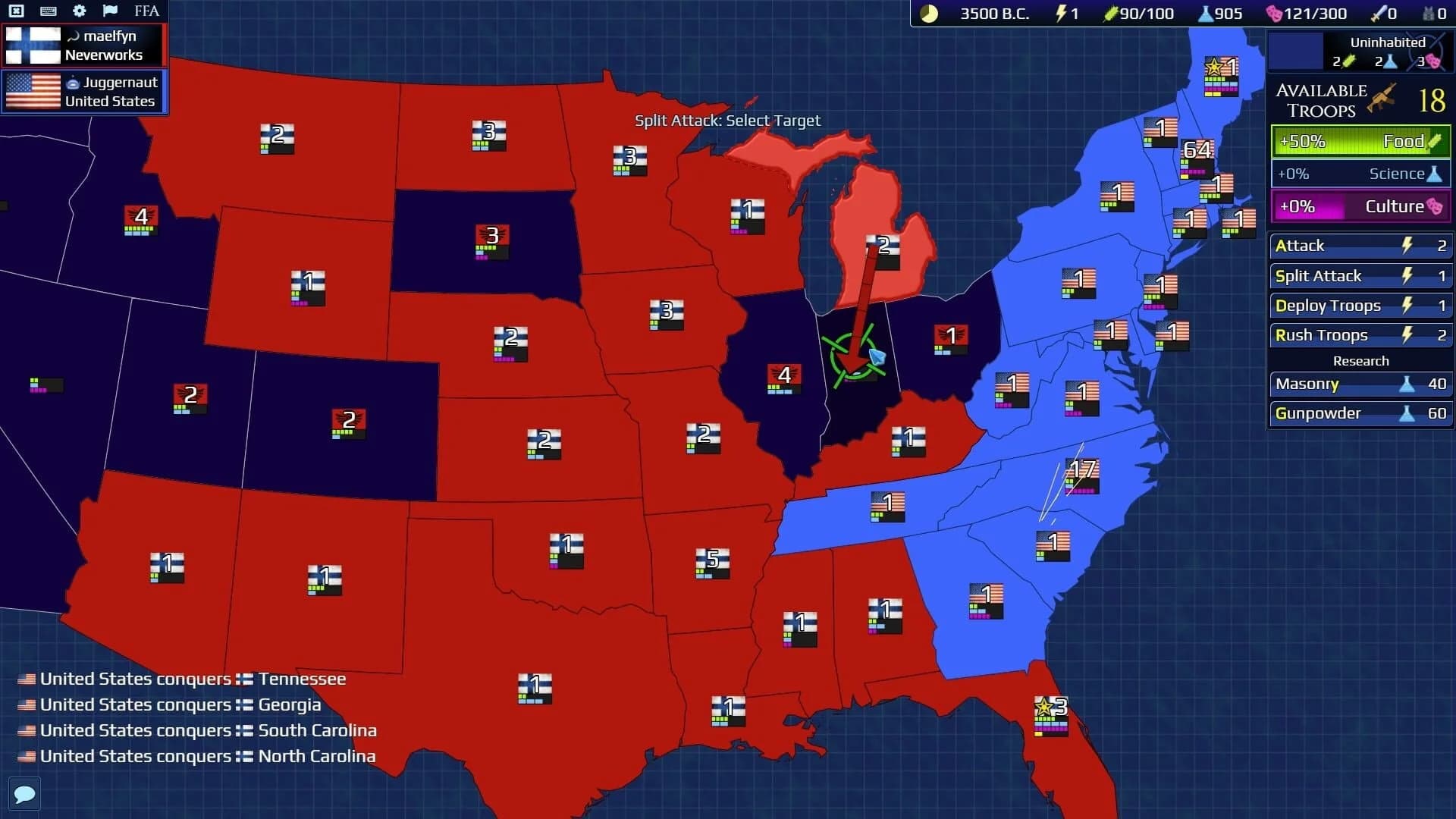Open the FFA menu item
This screenshot has width=1456, height=819.
pyautogui.click(x=146, y=11)
